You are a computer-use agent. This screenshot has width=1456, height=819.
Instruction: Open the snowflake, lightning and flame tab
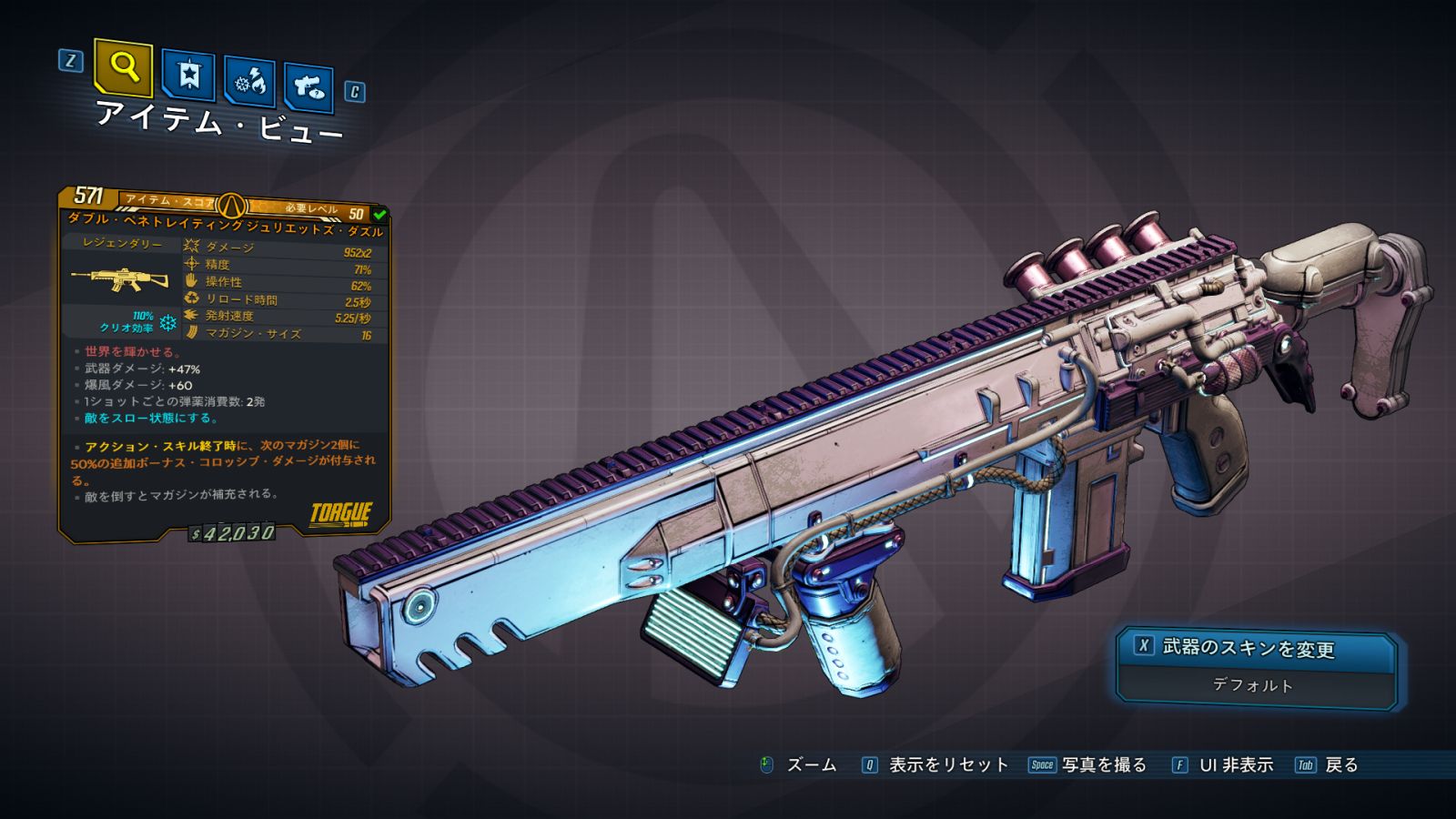coord(249,82)
